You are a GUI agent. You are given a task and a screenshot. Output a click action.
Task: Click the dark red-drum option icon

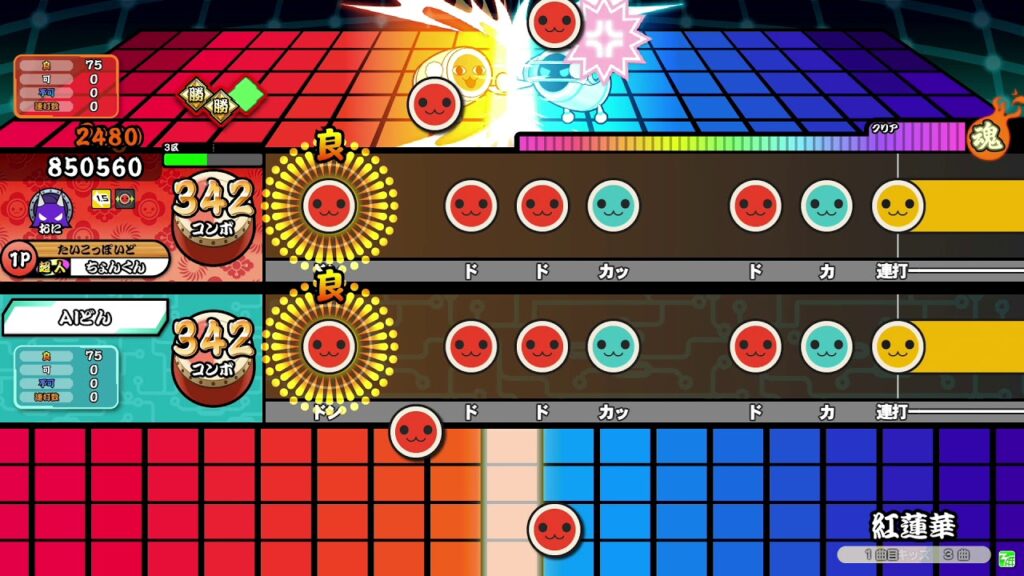pyautogui.click(x=124, y=198)
